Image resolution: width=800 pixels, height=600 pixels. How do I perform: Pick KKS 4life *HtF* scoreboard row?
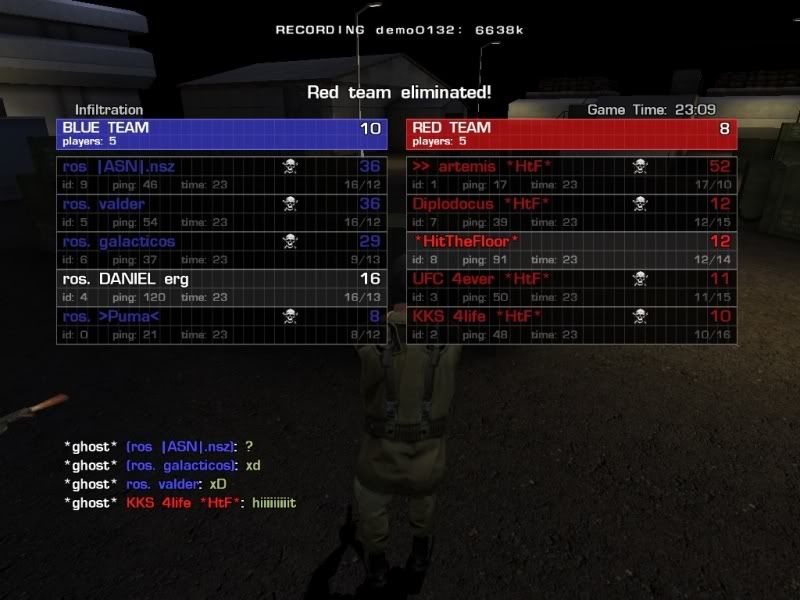click(571, 325)
